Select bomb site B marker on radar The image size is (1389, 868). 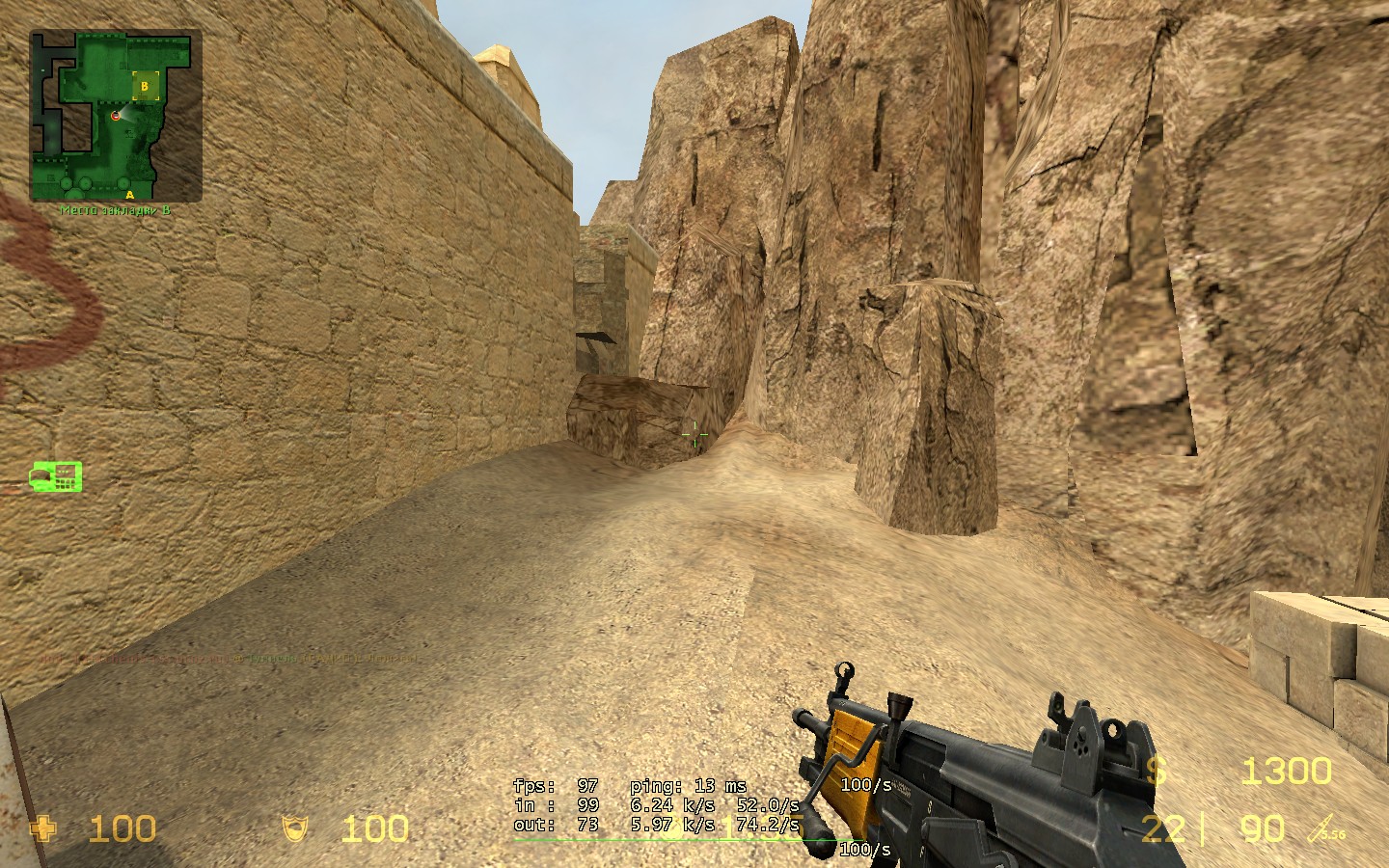[x=146, y=86]
